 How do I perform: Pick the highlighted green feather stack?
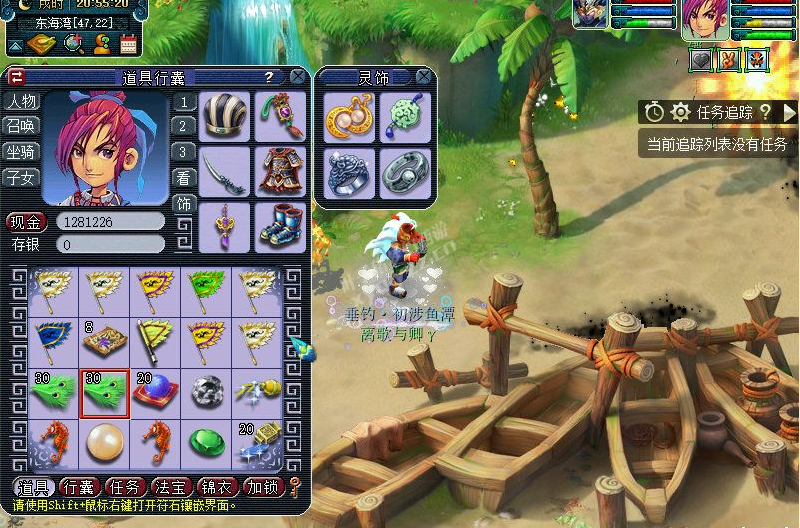(105, 392)
